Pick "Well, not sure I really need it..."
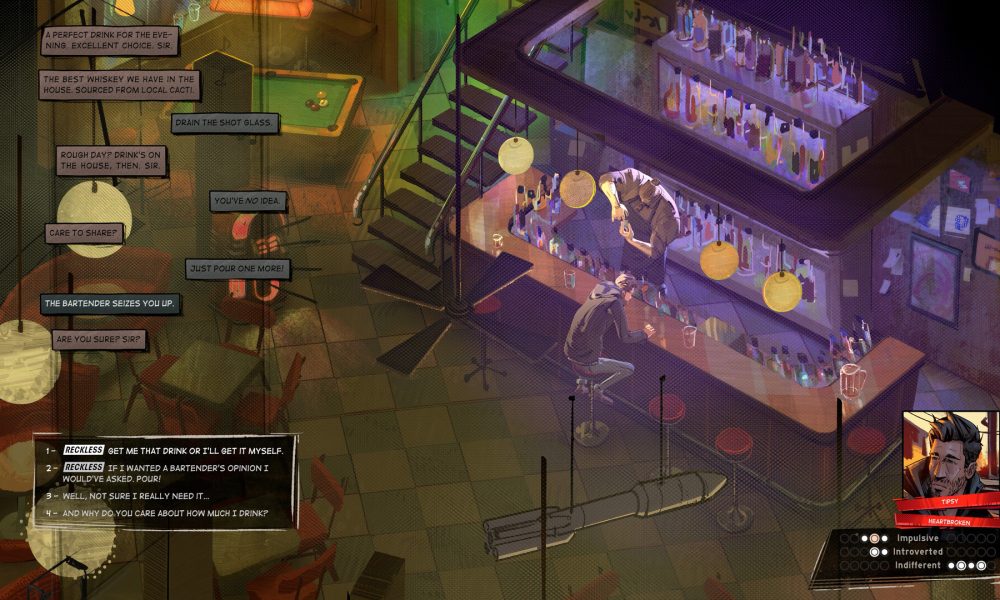The height and width of the screenshot is (600, 1000). tap(135, 495)
